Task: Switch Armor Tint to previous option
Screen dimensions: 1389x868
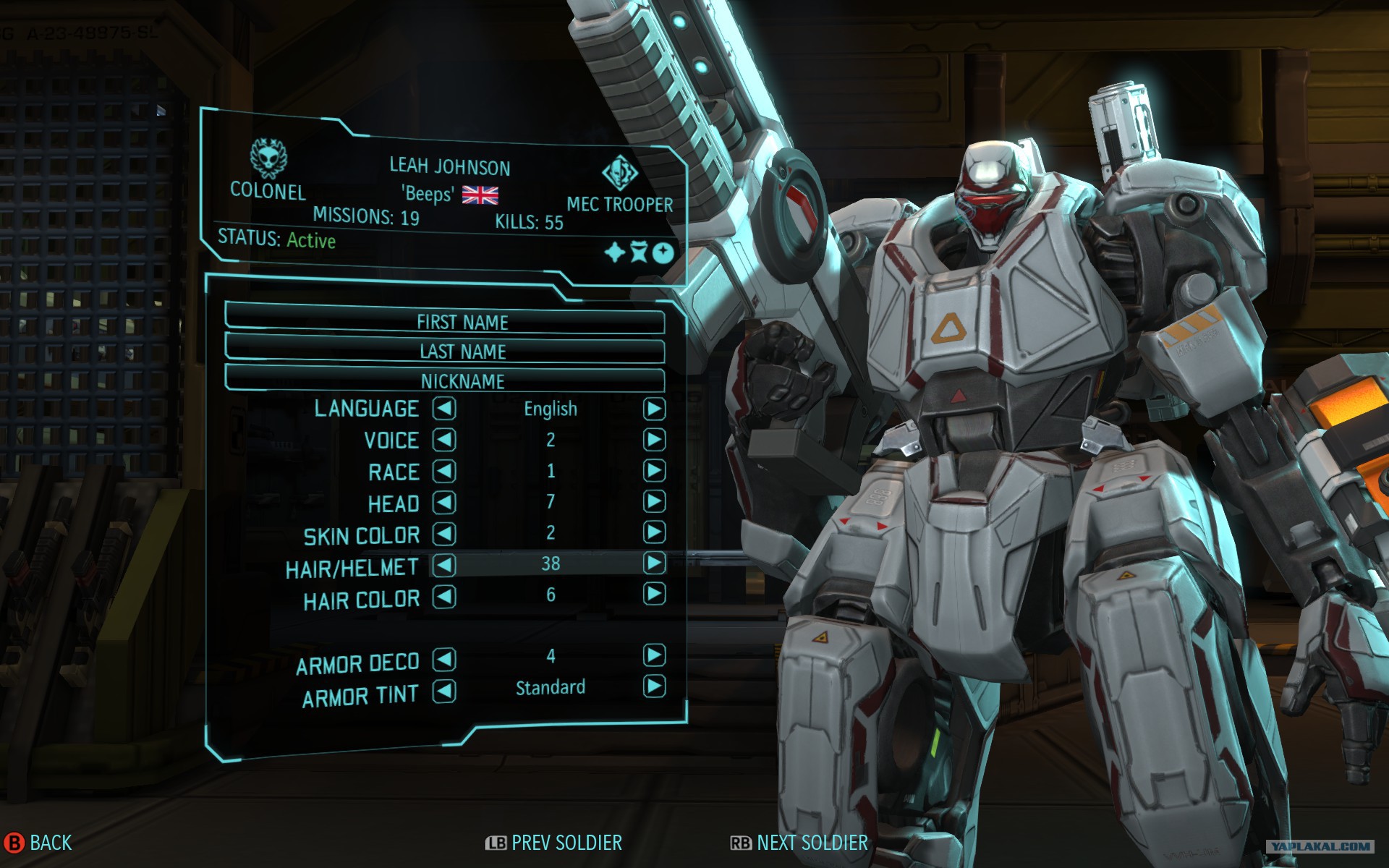Action: 444,692
